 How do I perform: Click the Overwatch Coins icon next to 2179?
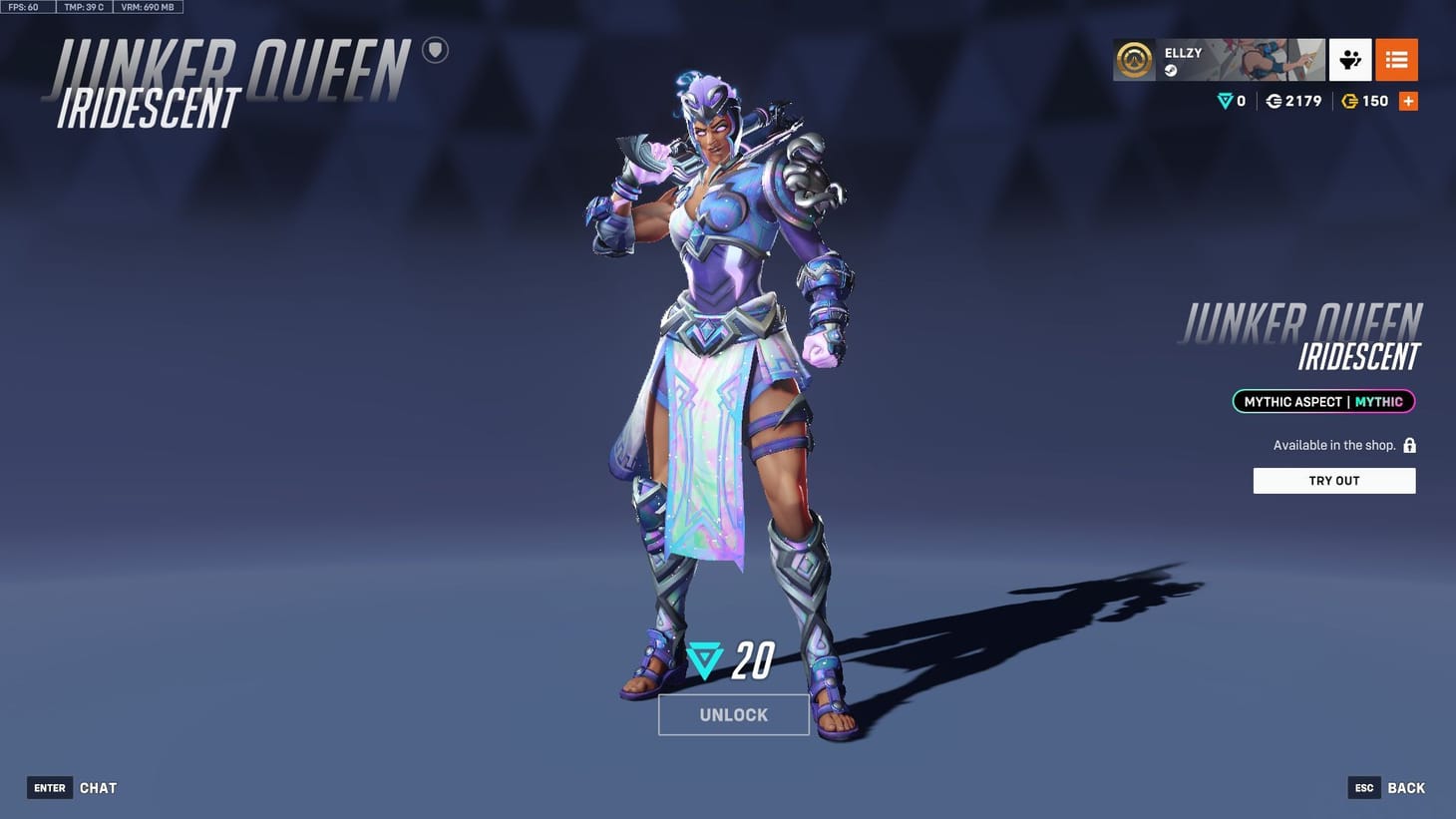1274,101
